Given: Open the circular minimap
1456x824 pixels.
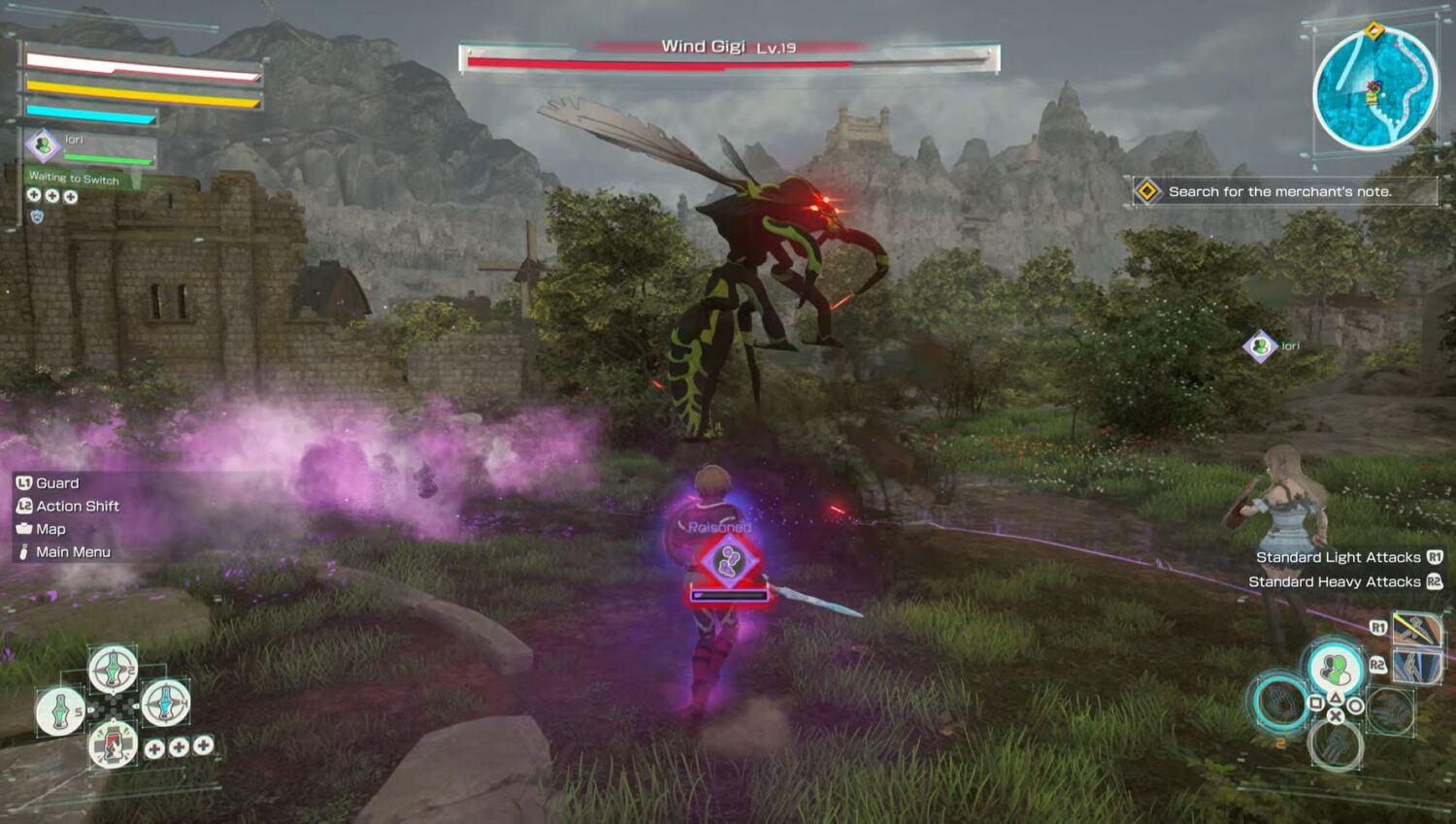Looking at the screenshot, I should (x=1374, y=89).
